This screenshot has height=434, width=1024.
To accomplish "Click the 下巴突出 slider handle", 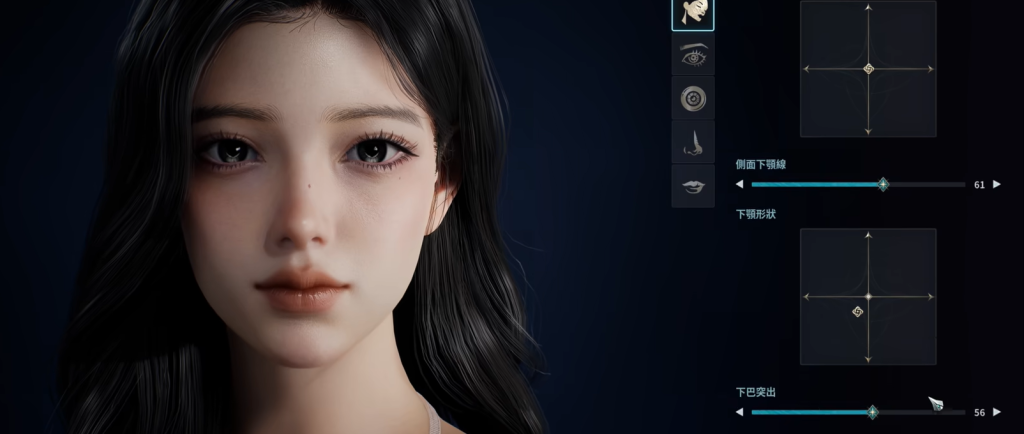I will tap(872, 411).
